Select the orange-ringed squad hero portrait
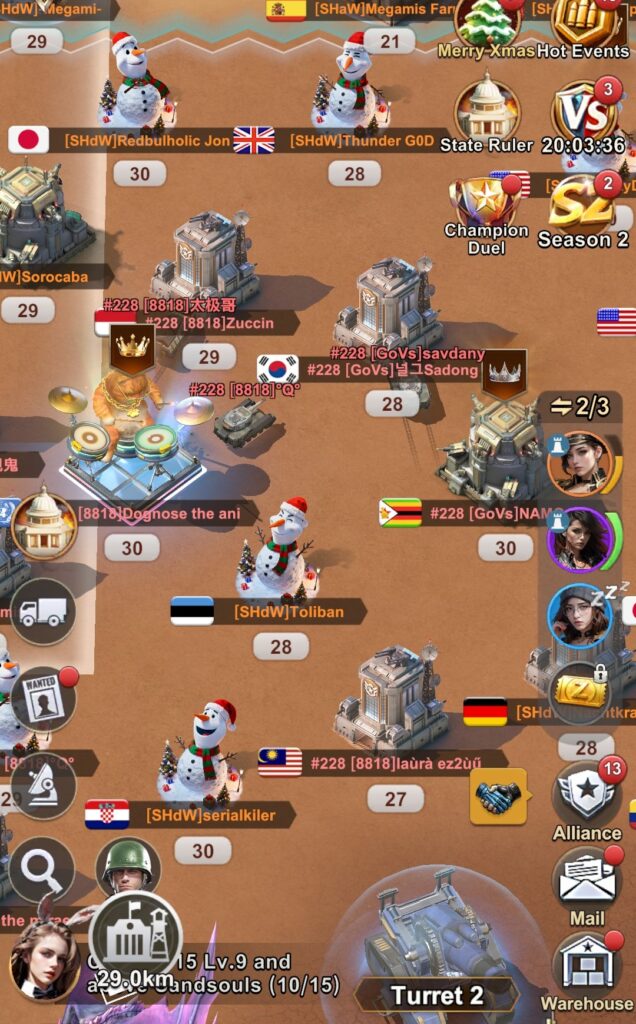The height and width of the screenshot is (1024, 636). pos(580,463)
